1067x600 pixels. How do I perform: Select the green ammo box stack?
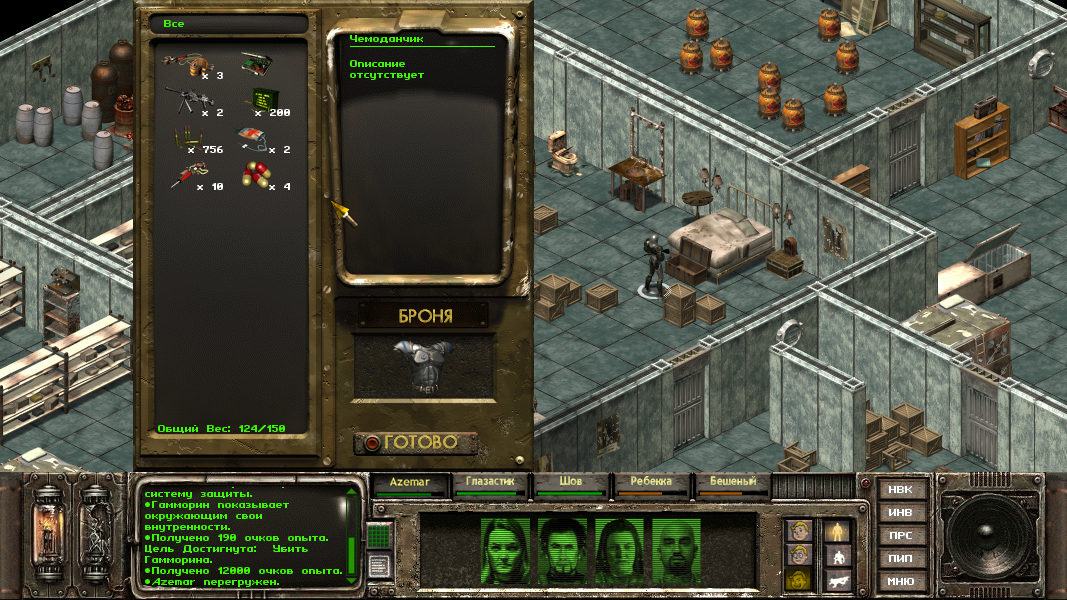point(262,98)
